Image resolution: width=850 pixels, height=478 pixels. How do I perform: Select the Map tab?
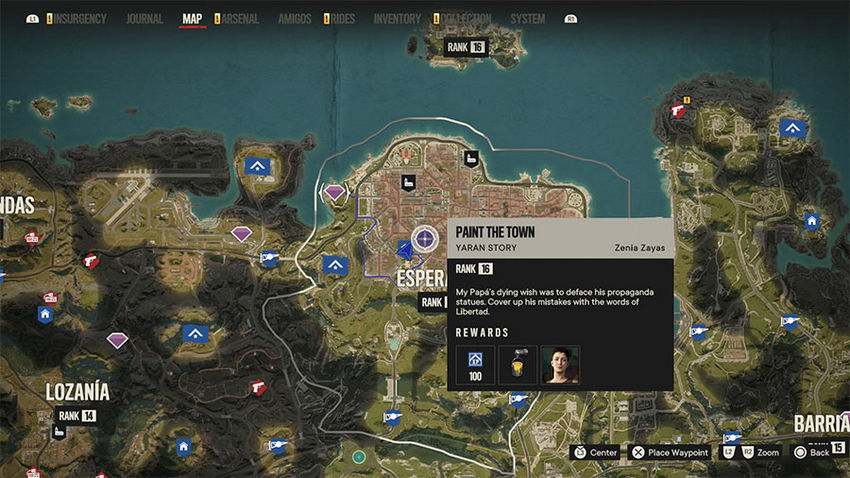point(193,19)
